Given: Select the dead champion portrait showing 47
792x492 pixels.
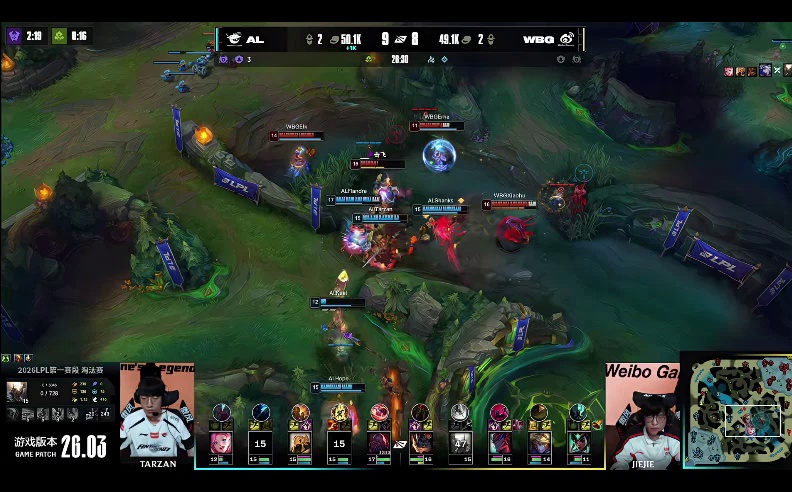Looking at the screenshot, I should tap(460, 443).
